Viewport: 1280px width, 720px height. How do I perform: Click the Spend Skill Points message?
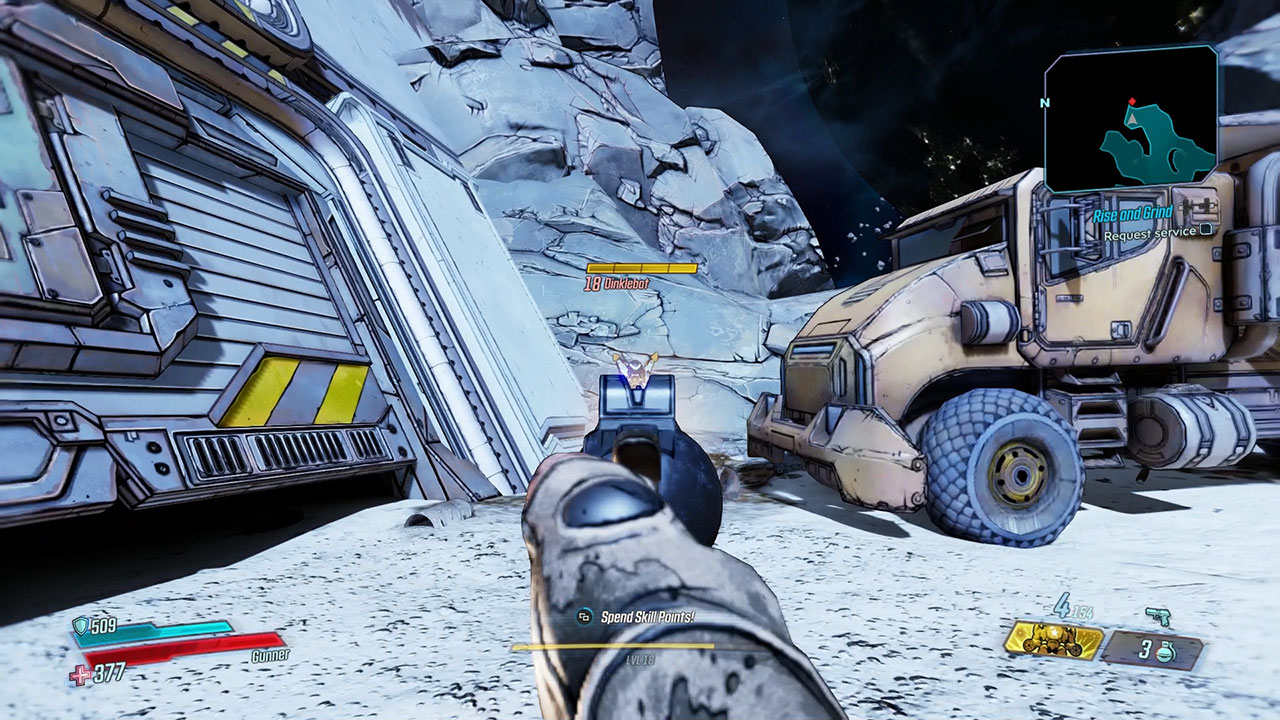(x=648, y=617)
